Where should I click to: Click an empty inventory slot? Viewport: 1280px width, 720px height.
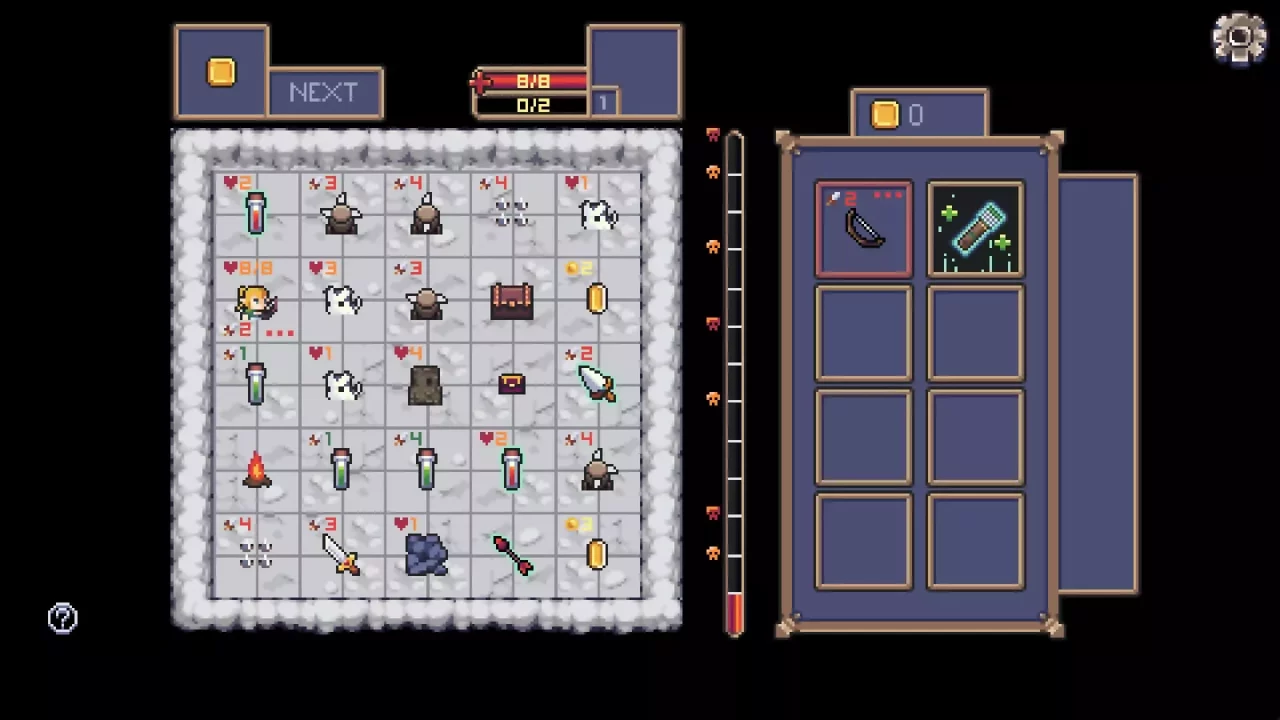(x=863, y=333)
